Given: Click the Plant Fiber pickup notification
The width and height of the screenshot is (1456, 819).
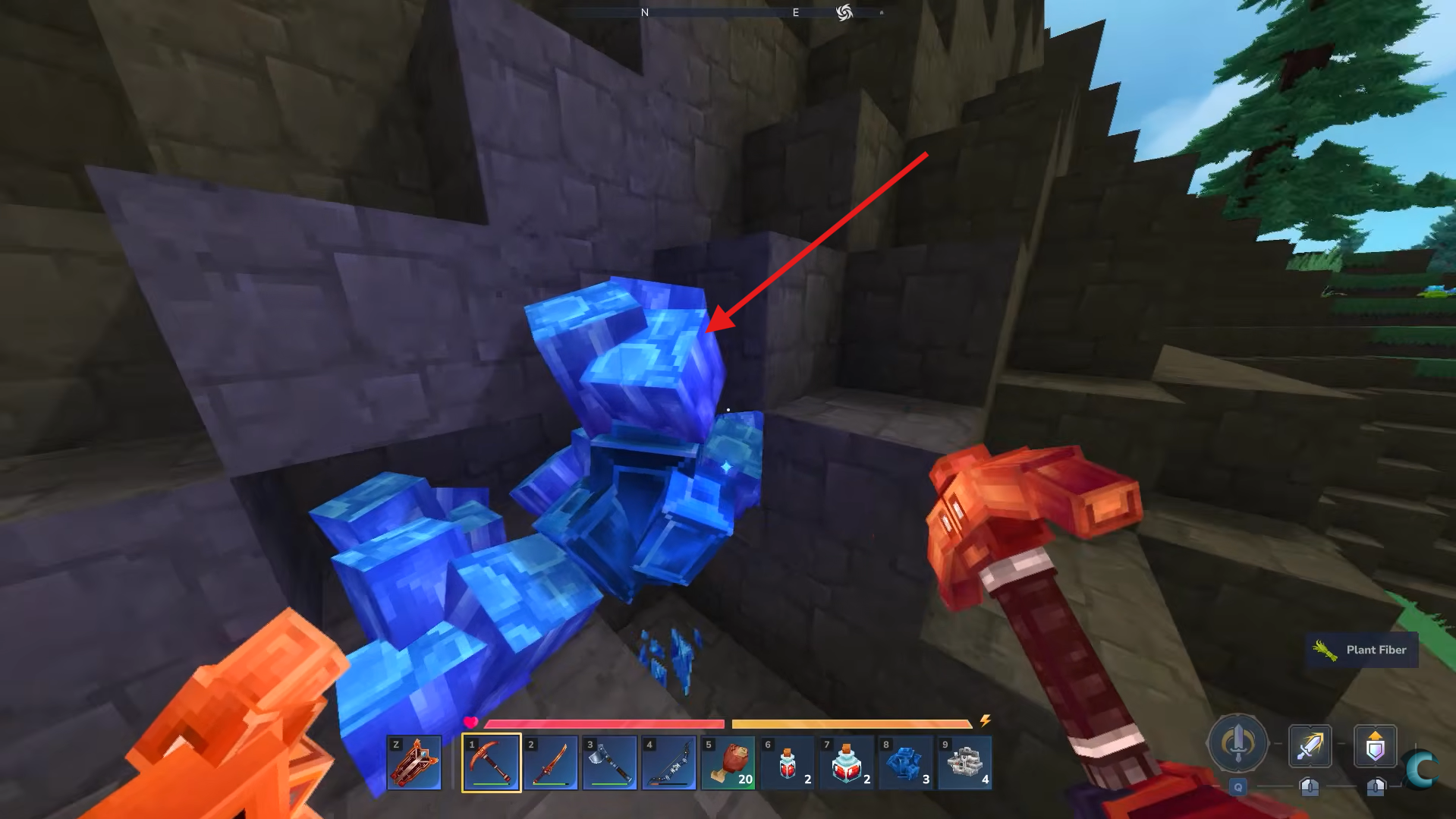Looking at the screenshot, I should click(x=1360, y=650).
